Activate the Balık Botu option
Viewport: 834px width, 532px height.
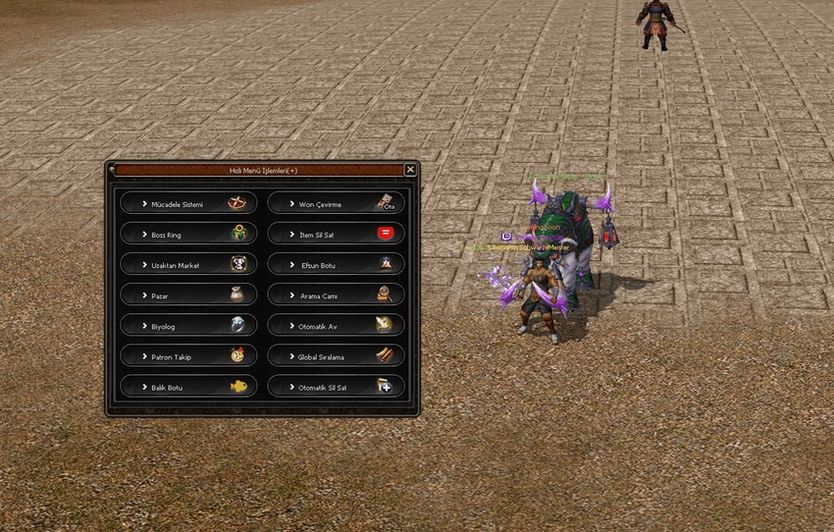pyautogui.click(x=189, y=386)
